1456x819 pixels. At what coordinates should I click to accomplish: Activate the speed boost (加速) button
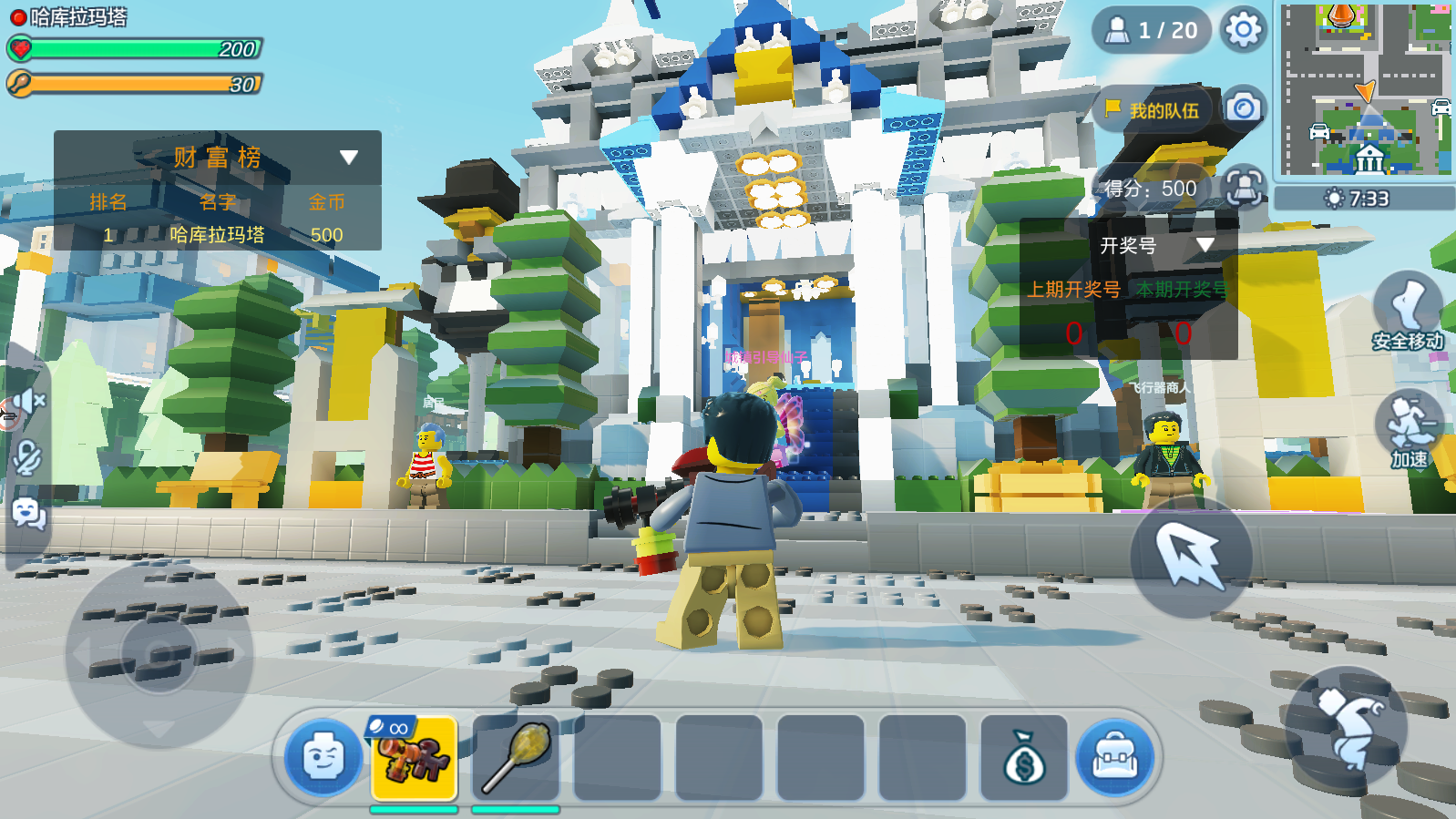(x=1409, y=430)
